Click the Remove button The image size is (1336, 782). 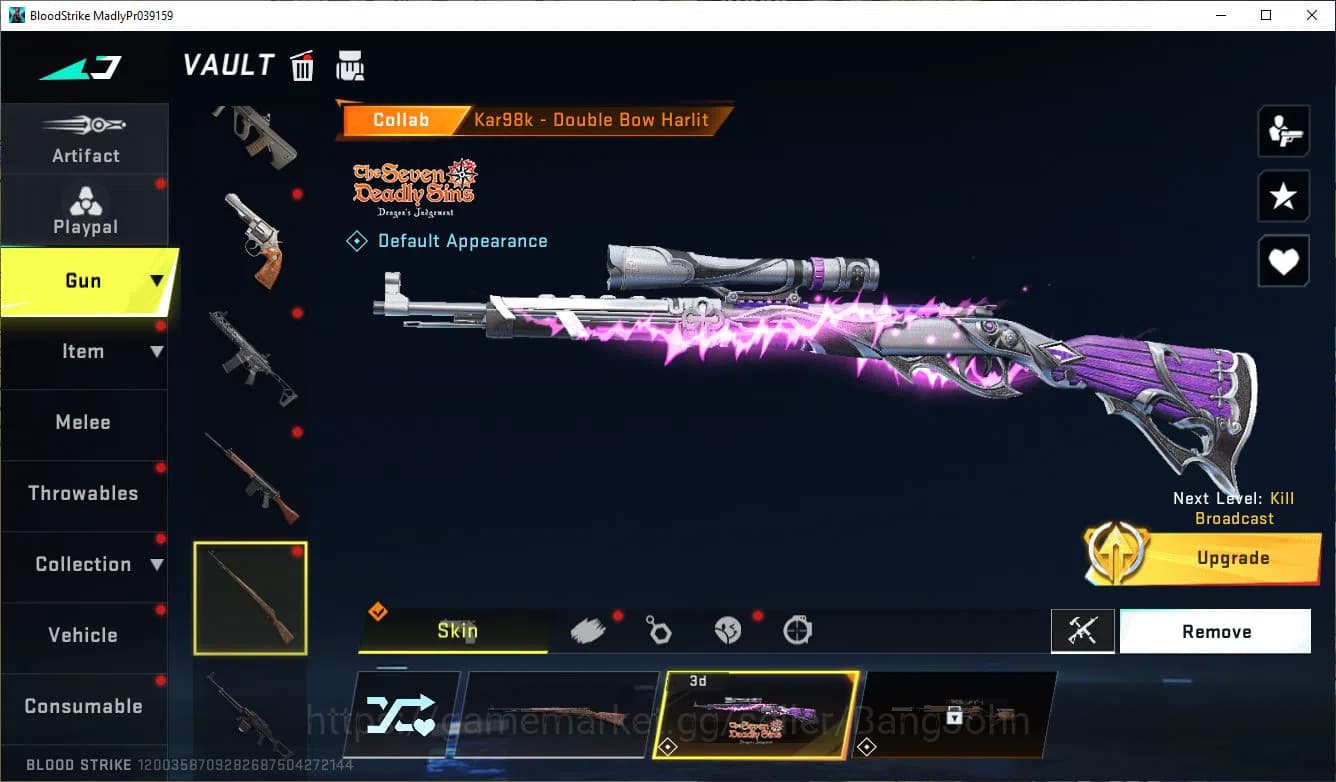click(x=1216, y=631)
